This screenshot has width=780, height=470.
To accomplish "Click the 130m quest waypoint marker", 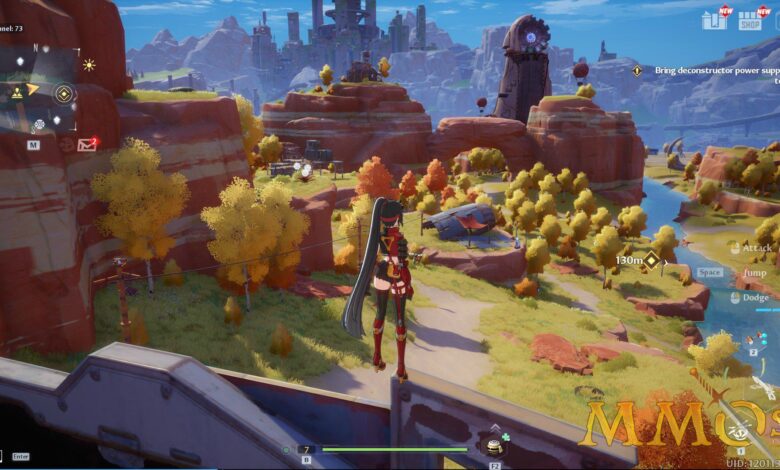I will point(651,260).
